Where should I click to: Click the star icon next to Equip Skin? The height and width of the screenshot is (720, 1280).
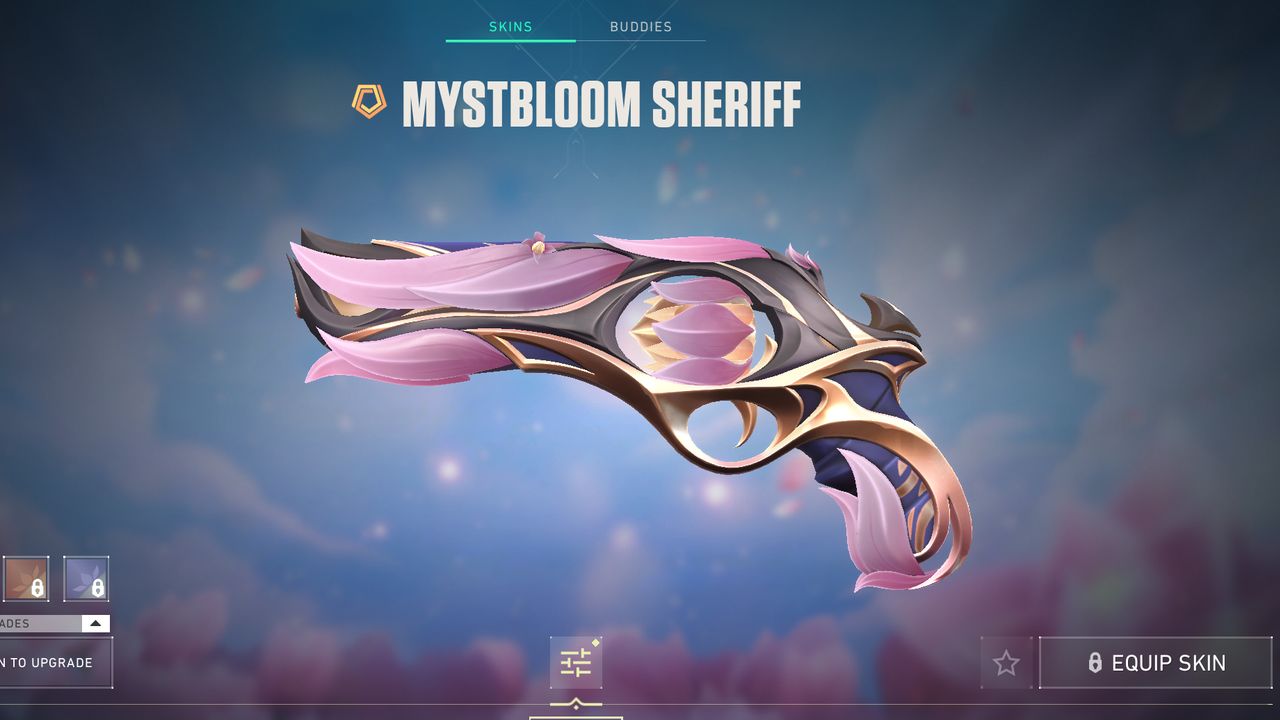[1006, 662]
